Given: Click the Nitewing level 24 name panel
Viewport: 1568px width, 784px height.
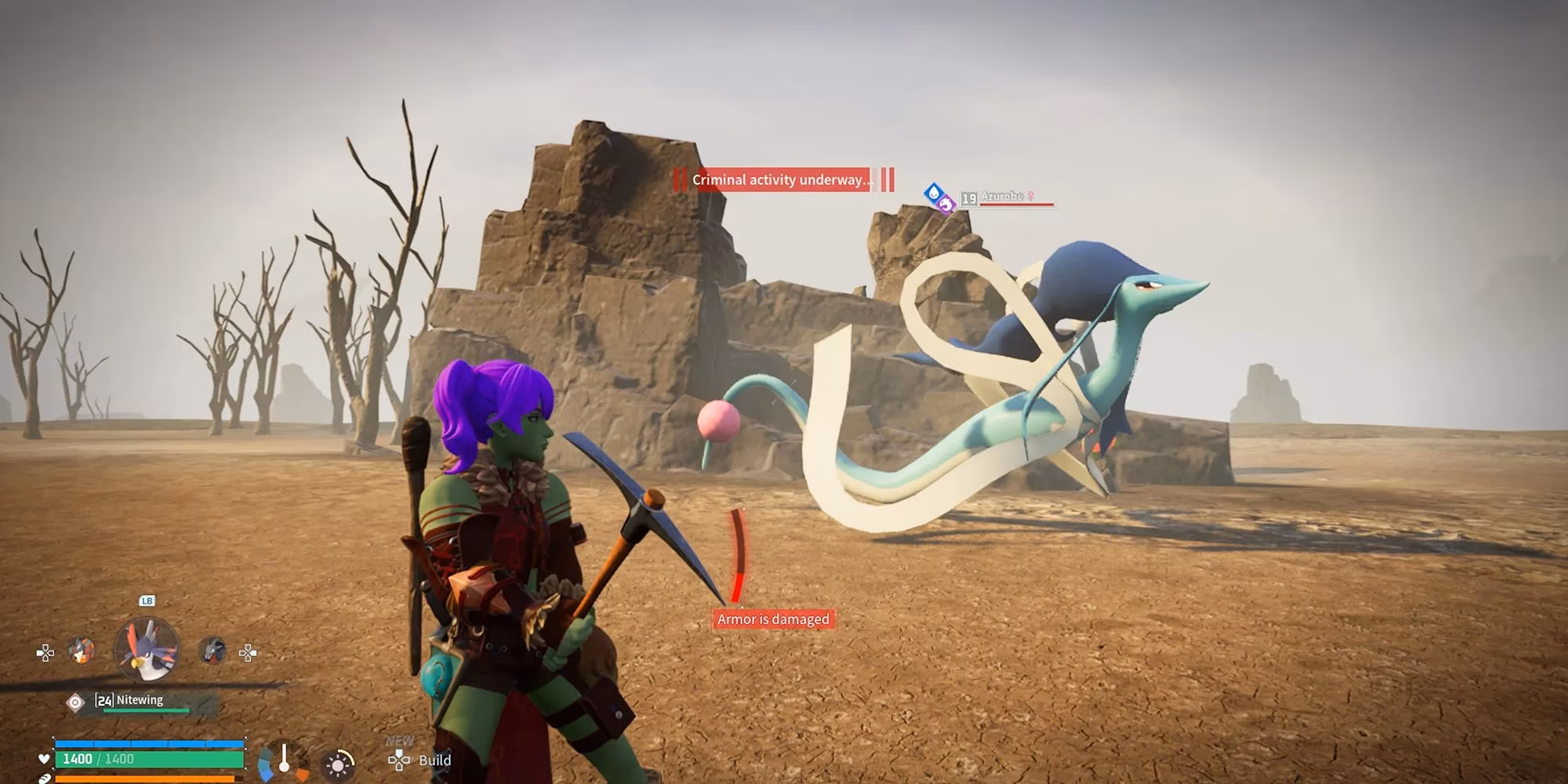Looking at the screenshot, I should click(141, 701).
